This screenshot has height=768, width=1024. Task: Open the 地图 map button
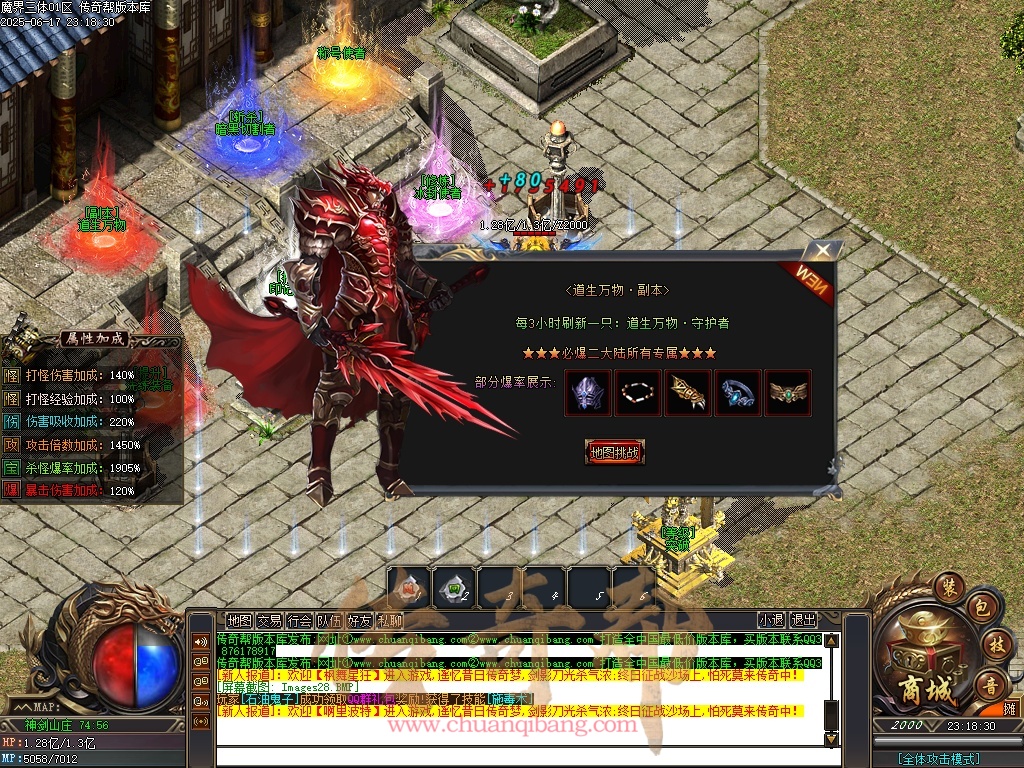pos(239,620)
